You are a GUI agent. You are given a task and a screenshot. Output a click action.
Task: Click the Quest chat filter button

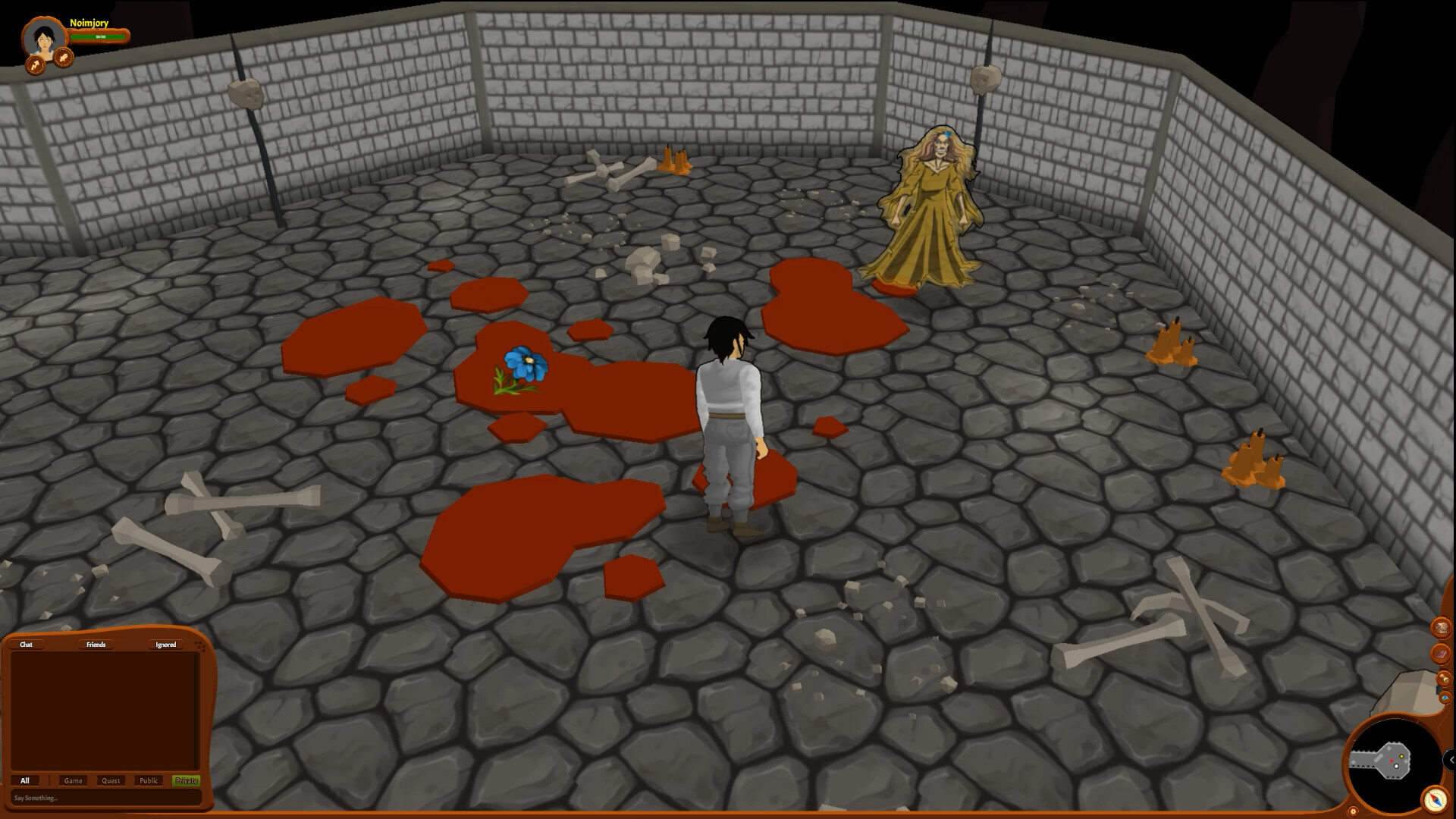[x=111, y=780]
